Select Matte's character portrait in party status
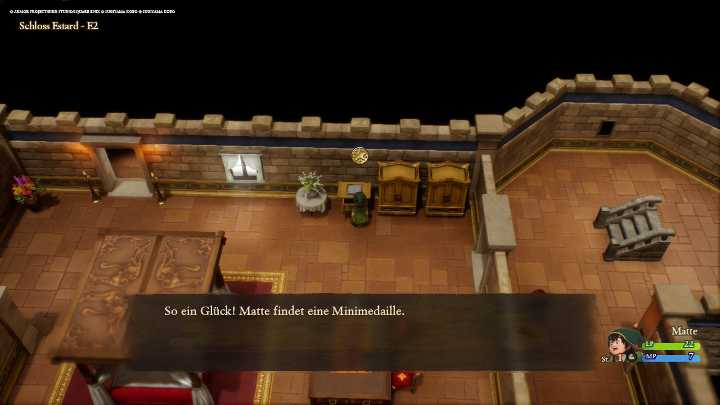Screen dimensions: 720x405 (624, 346)
